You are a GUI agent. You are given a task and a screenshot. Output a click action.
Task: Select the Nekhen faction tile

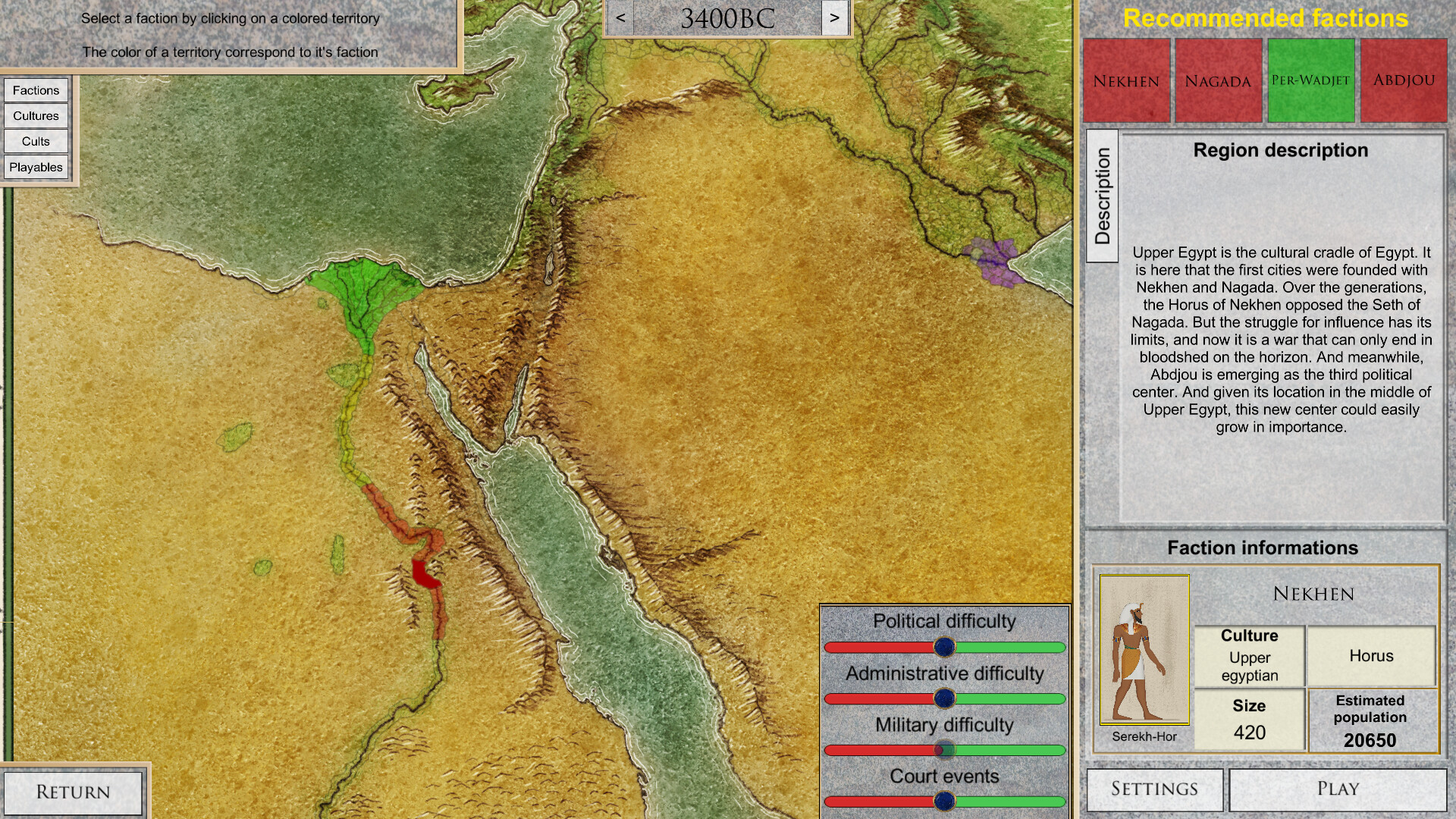click(1125, 80)
